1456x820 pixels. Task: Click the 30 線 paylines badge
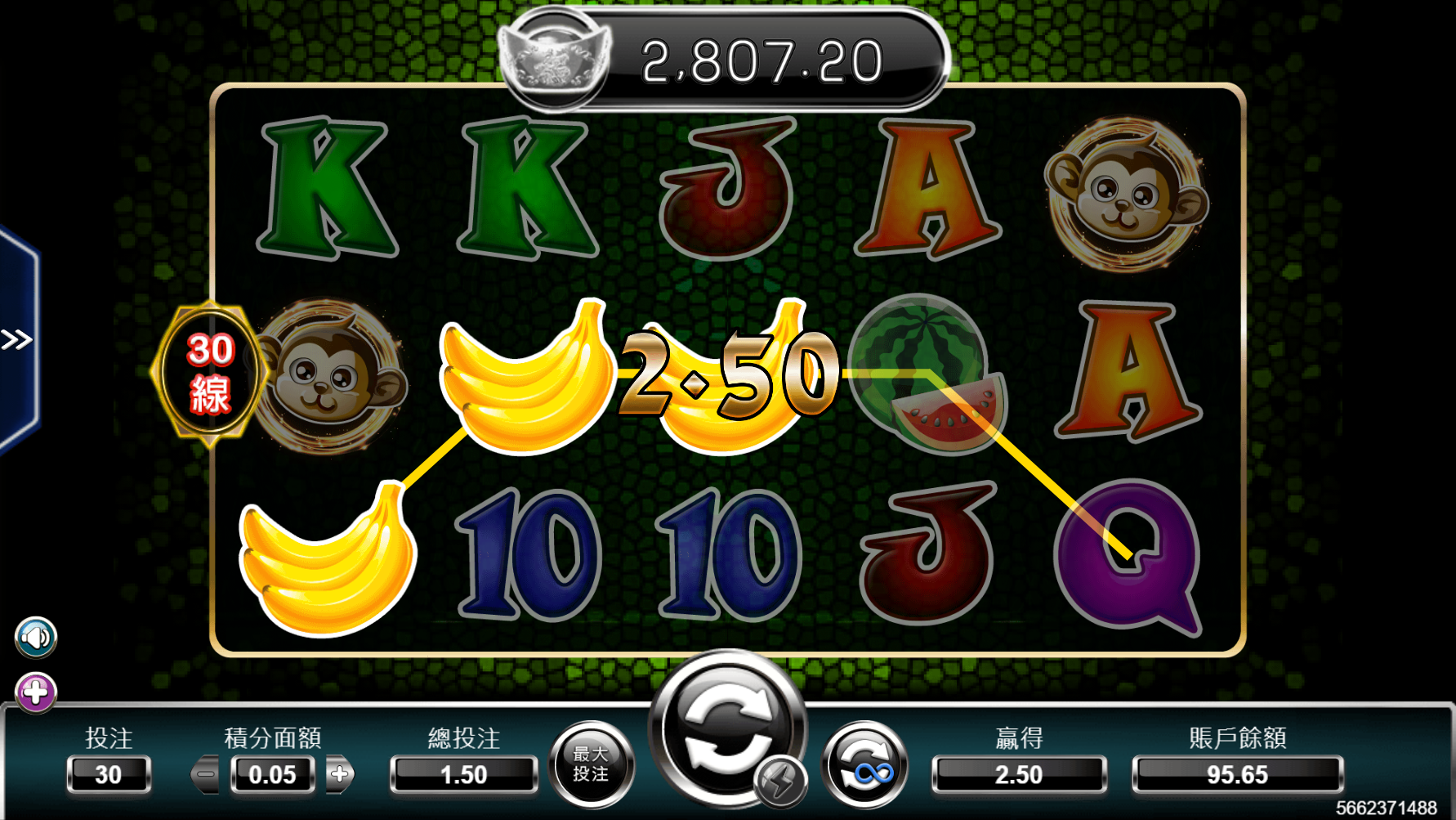point(210,373)
